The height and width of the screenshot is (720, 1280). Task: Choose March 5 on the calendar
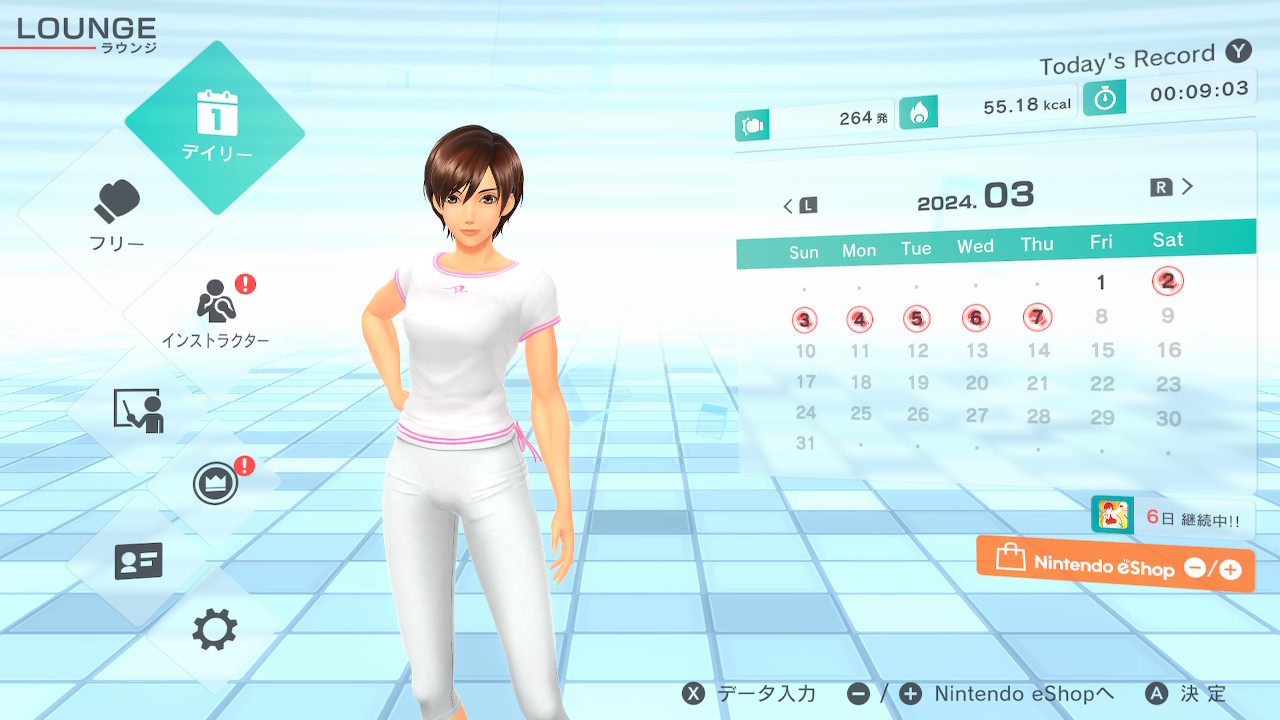[x=916, y=319]
